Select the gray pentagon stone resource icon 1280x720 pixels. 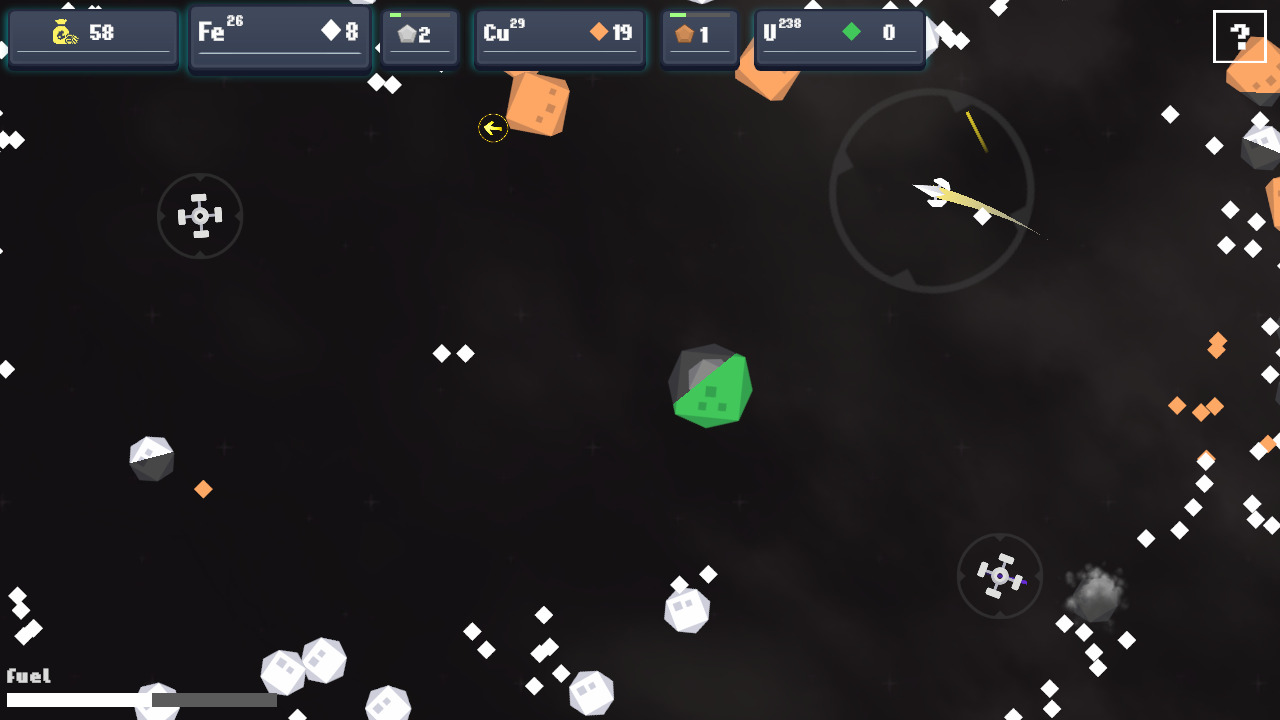coord(408,33)
